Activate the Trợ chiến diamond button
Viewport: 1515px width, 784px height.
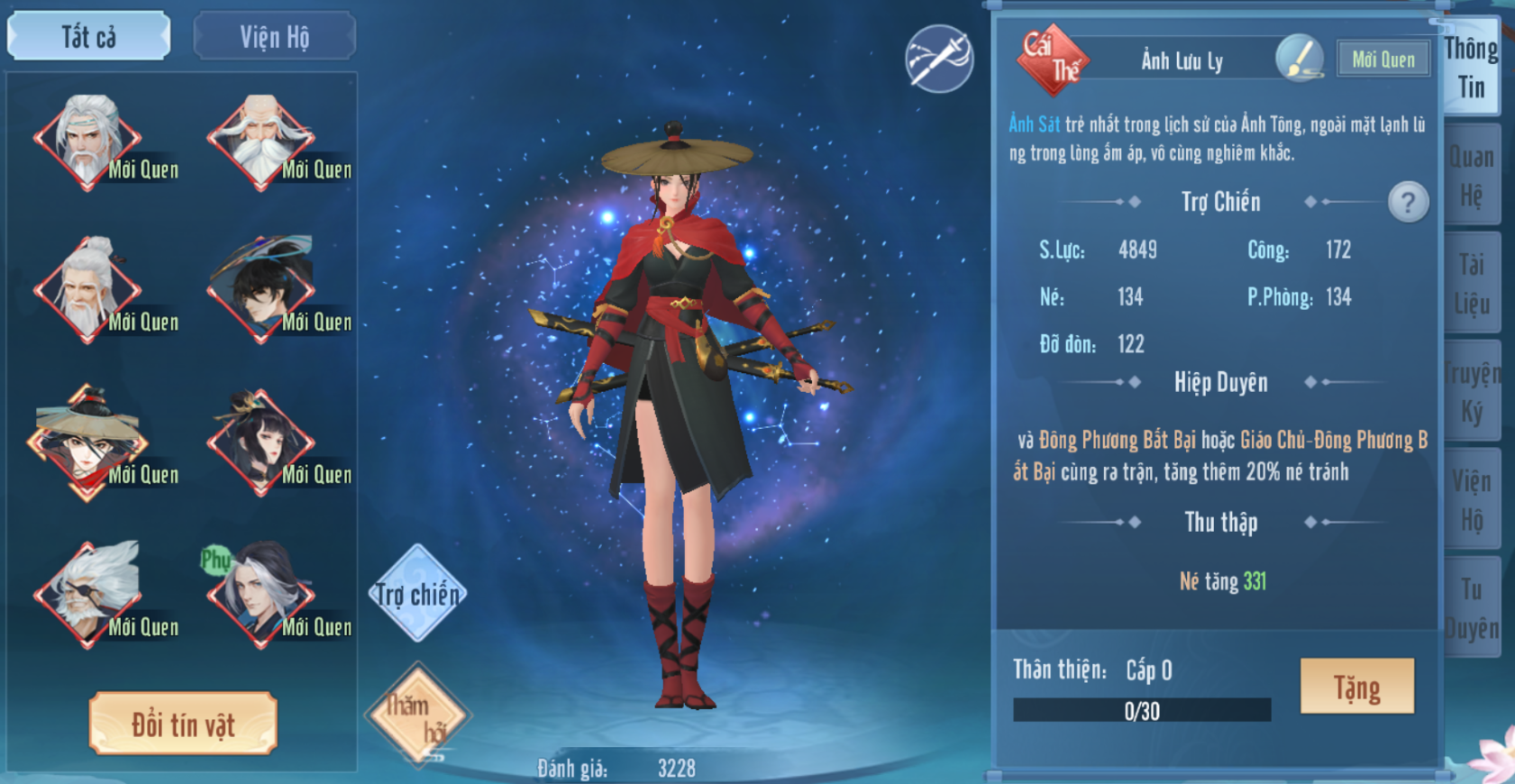[x=416, y=594]
